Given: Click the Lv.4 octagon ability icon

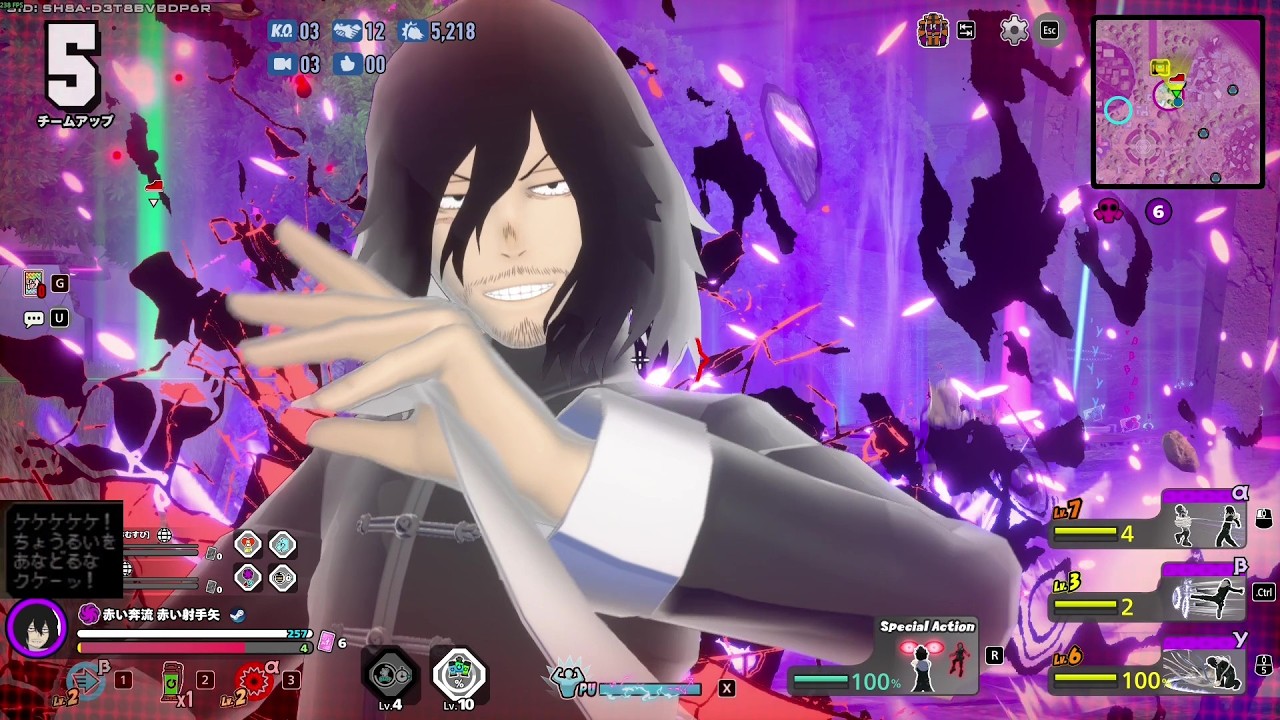Looking at the screenshot, I should pos(390,676).
